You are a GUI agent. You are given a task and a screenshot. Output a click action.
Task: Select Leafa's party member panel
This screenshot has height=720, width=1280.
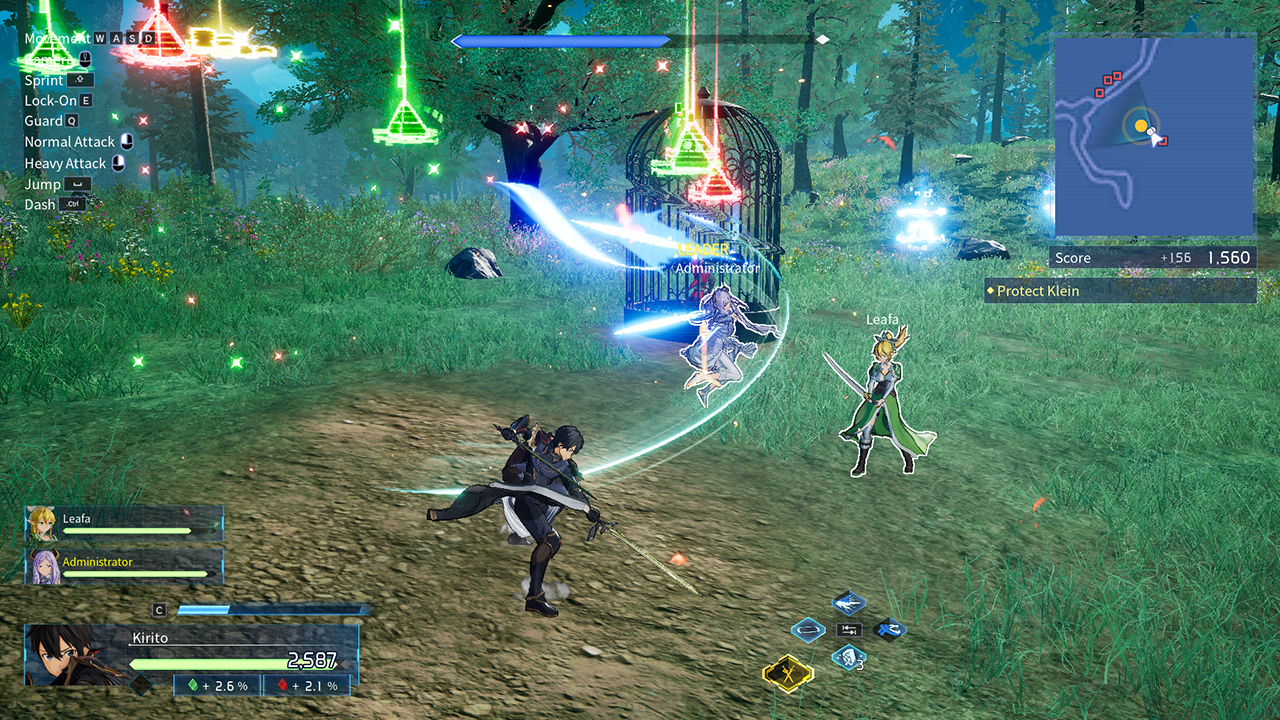124,523
